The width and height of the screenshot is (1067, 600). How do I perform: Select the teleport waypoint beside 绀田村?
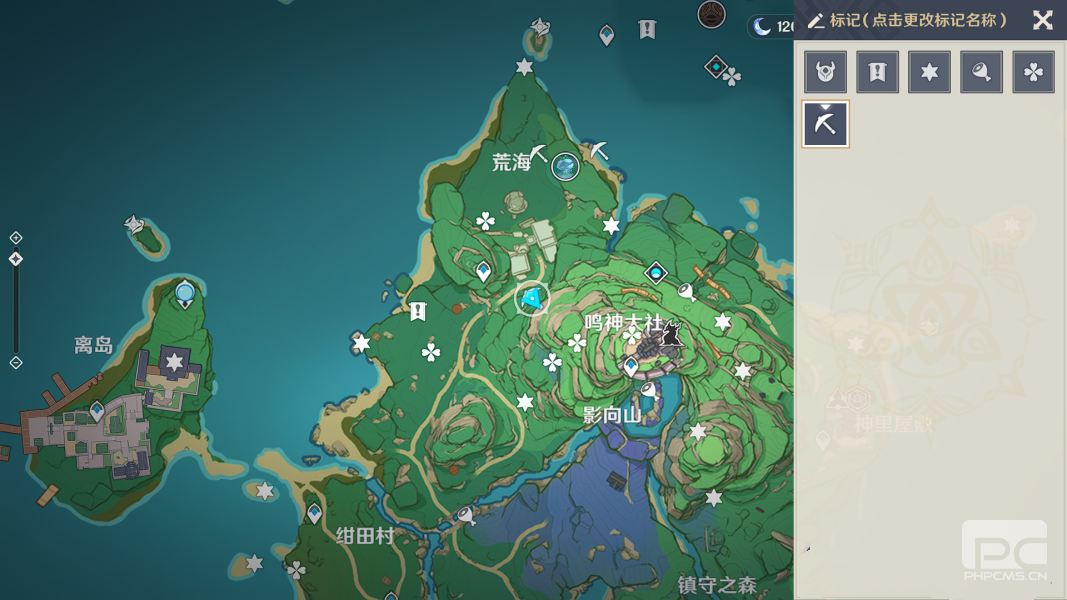tap(315, 514)
